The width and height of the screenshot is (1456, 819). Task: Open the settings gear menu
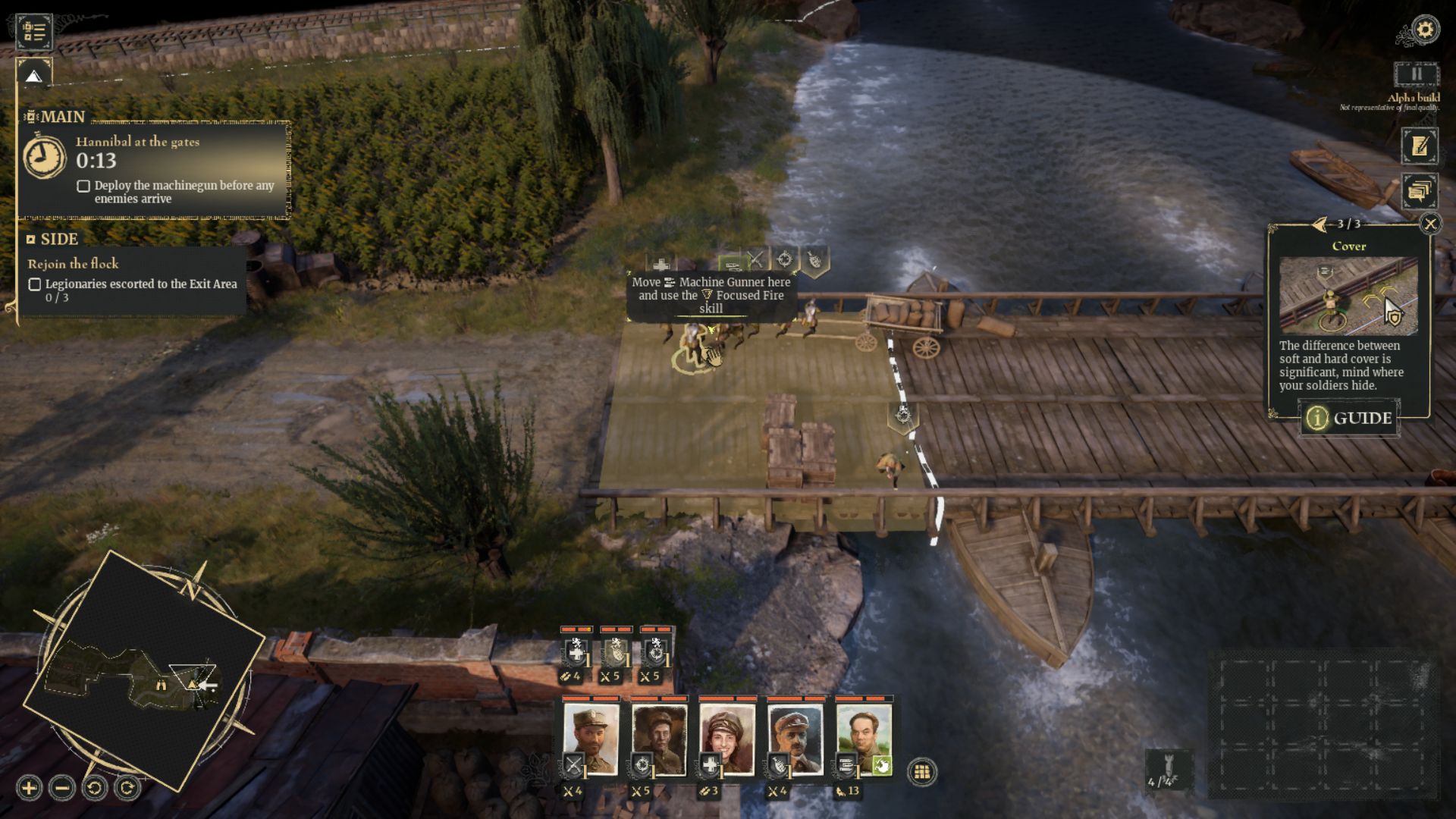click(1425, 30)
